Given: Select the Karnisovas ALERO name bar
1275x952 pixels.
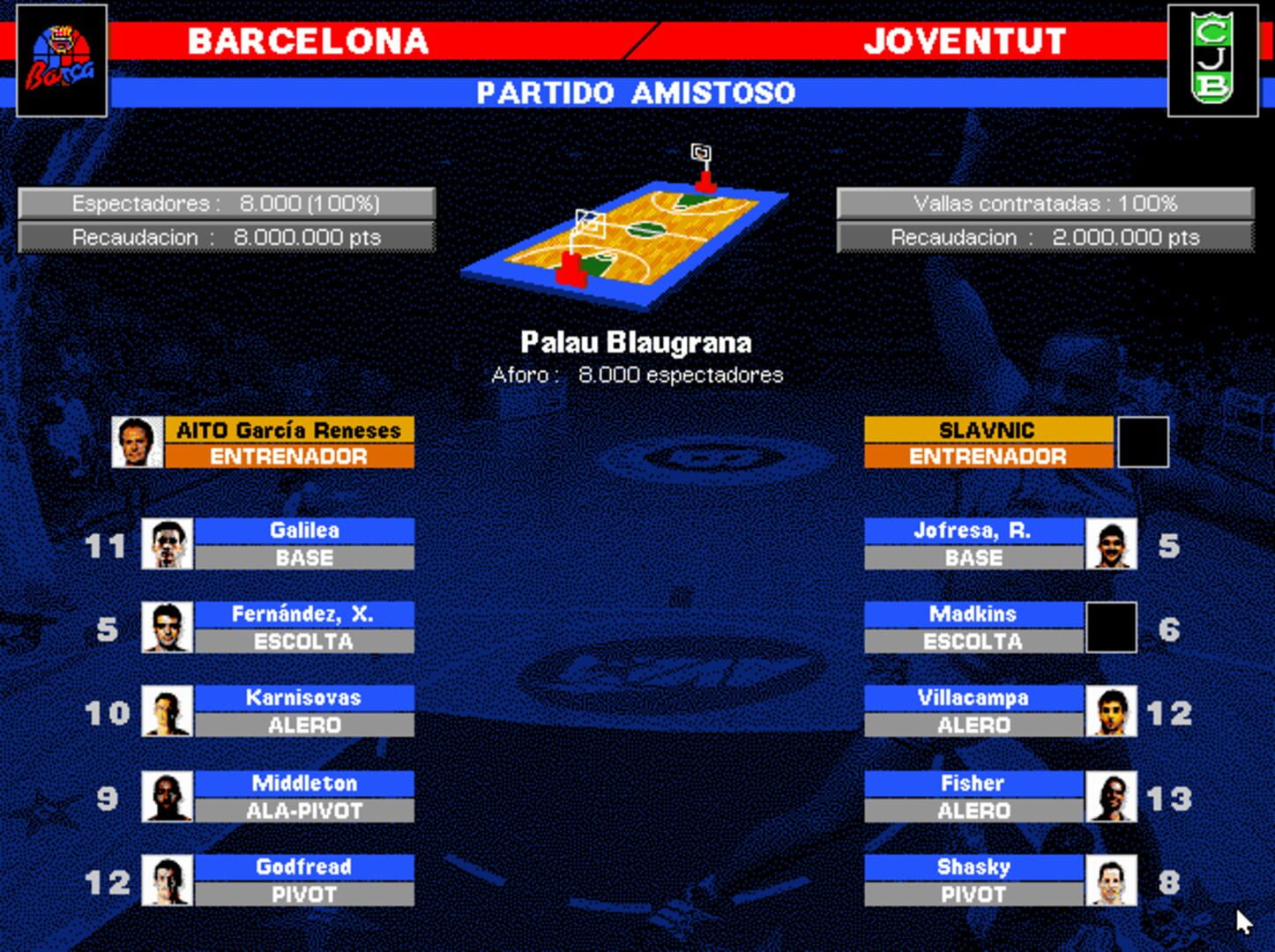Looking at the screenshot, I should click(303, 711).
